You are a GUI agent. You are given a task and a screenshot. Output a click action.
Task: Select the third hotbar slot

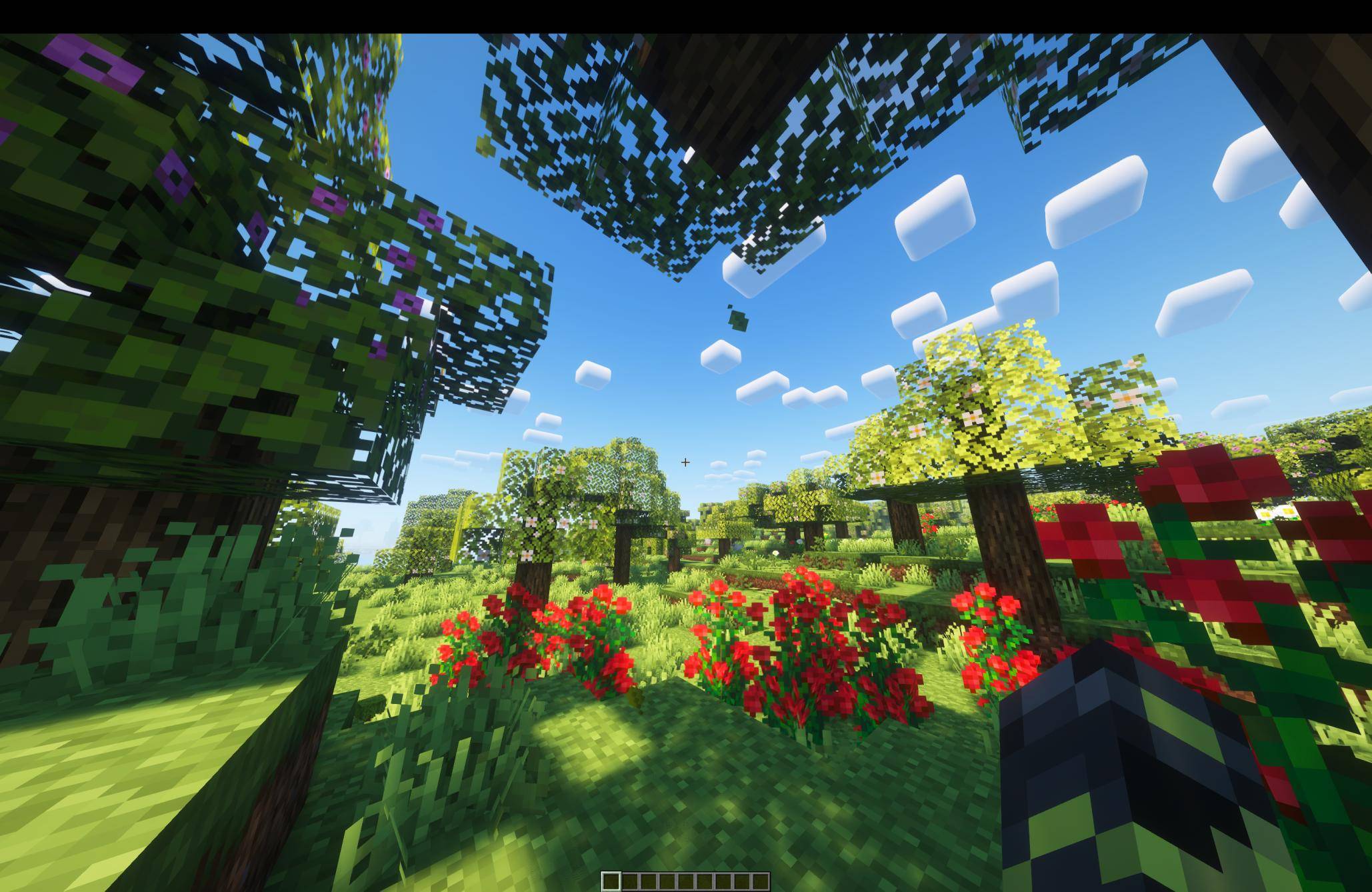649,880
